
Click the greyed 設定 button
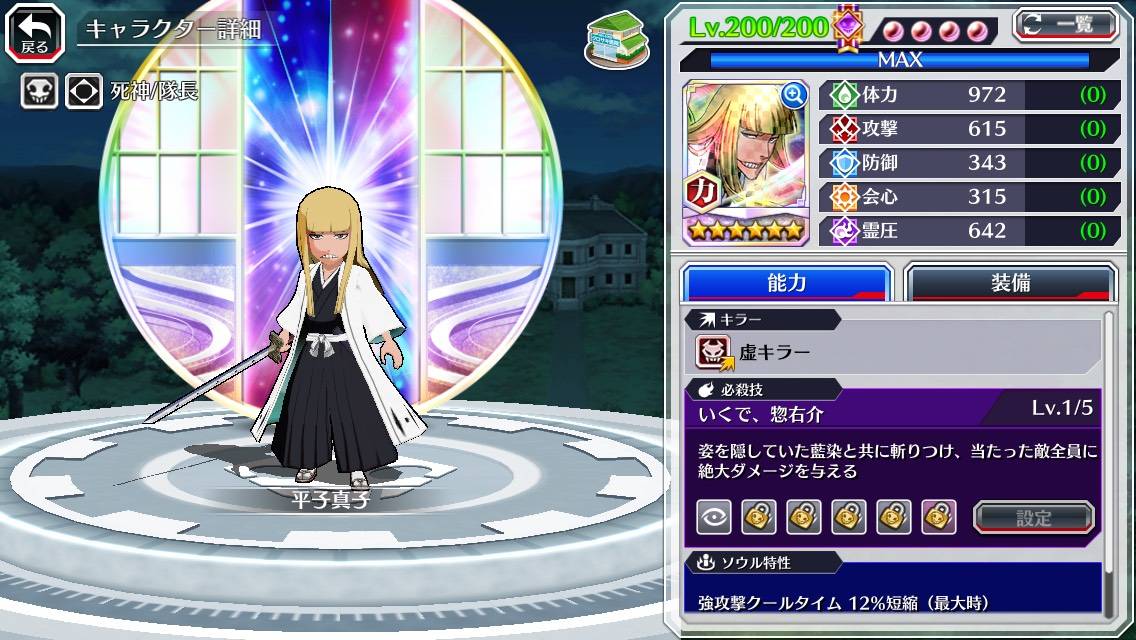(x=1033, y=517)
